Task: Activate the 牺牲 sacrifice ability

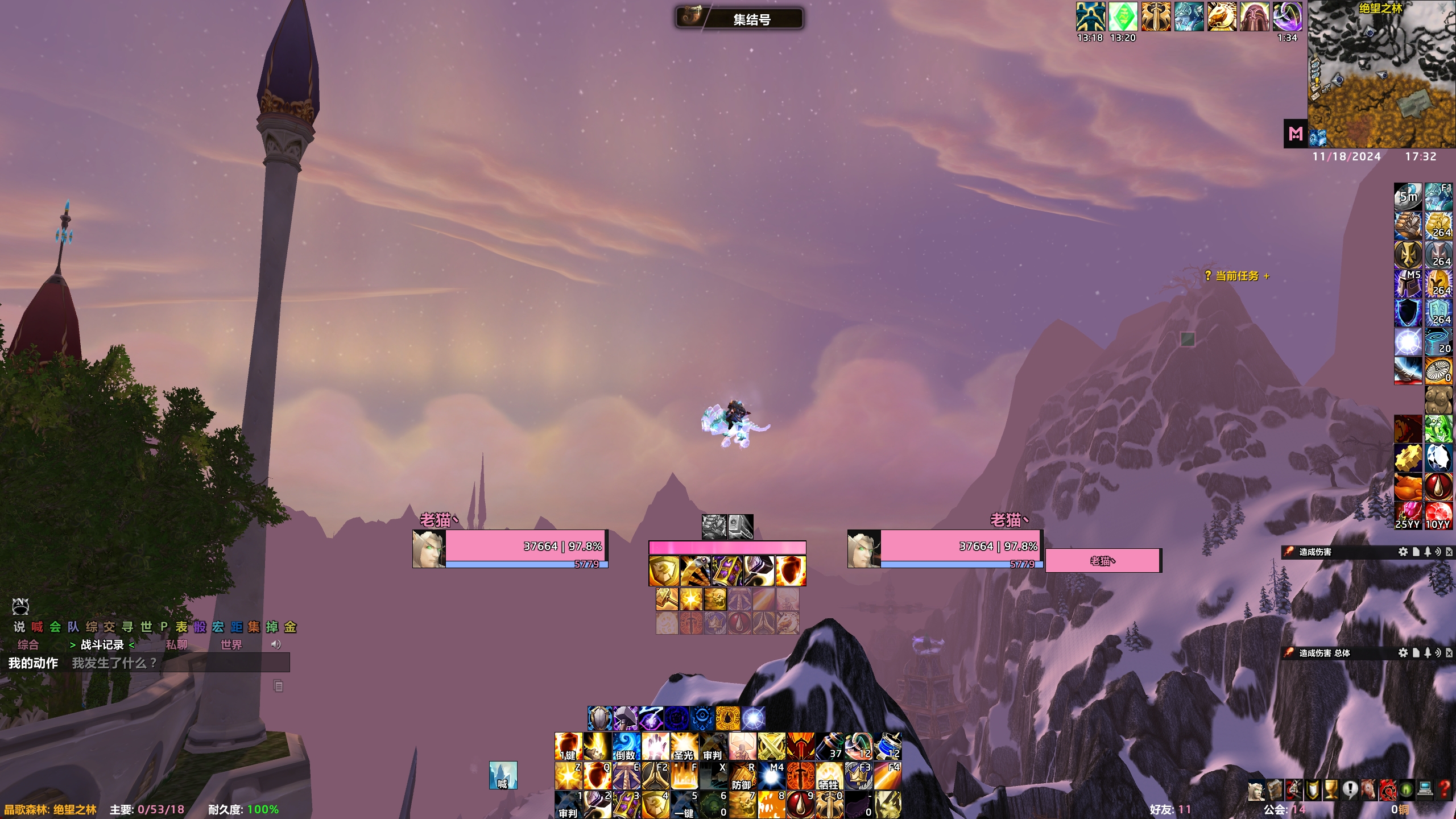Action: (829, 775)
